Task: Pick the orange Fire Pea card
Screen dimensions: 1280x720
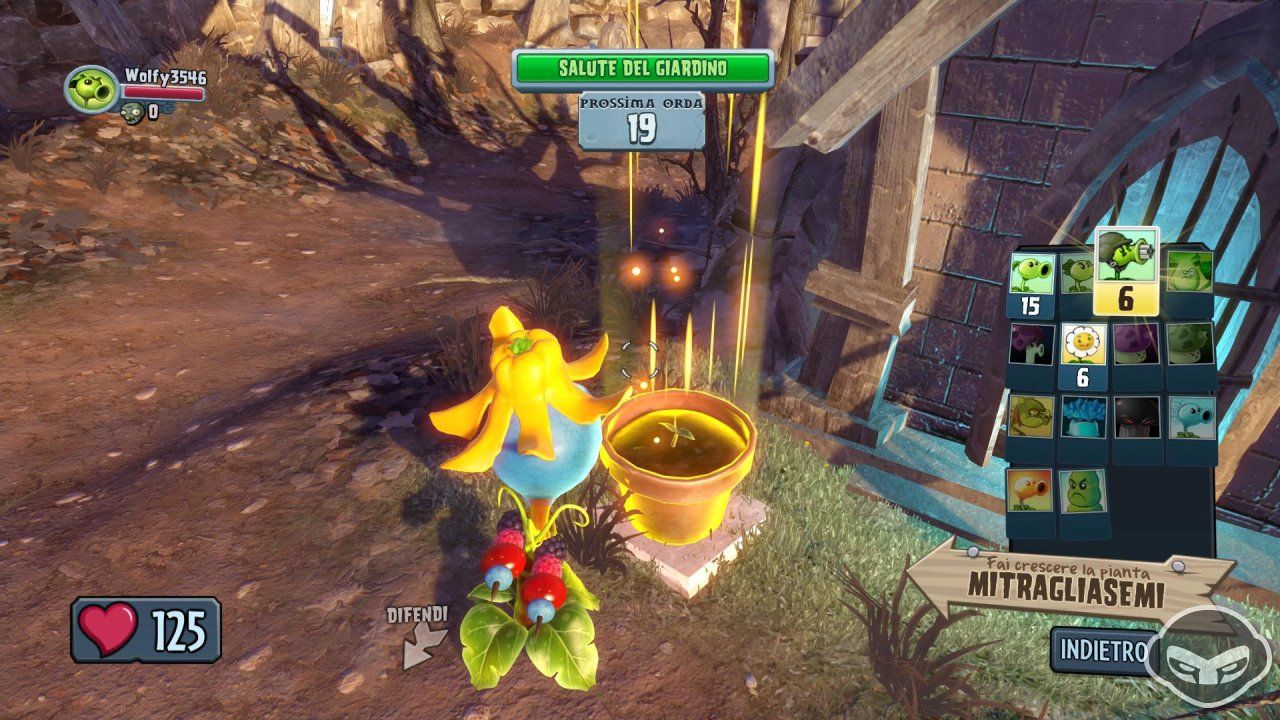Action: coord(1029,491)
